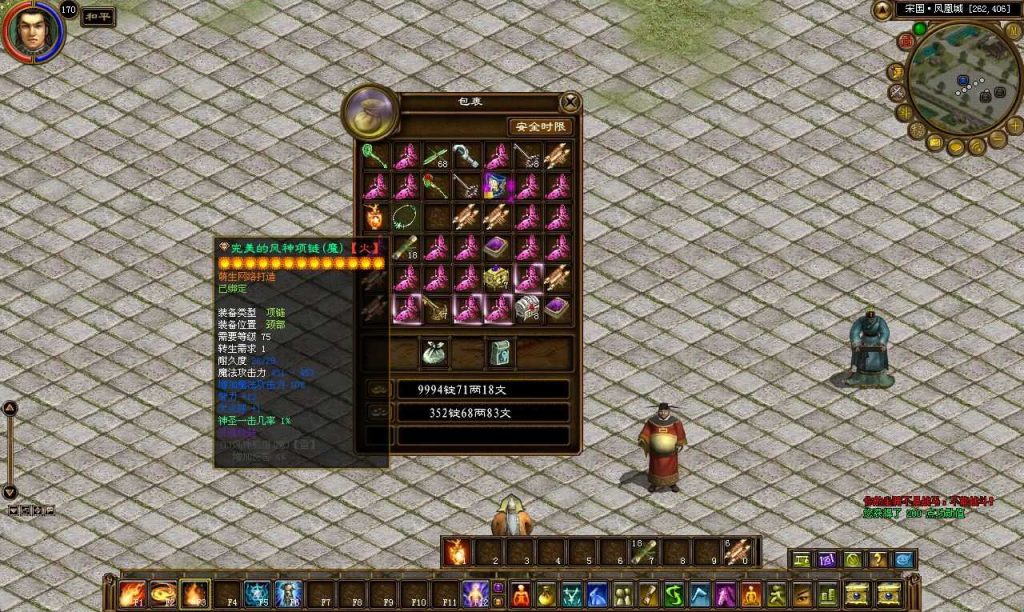1024x612 pixels.
Task: Open the golden treasure chest menu icon
Action: 857,593
